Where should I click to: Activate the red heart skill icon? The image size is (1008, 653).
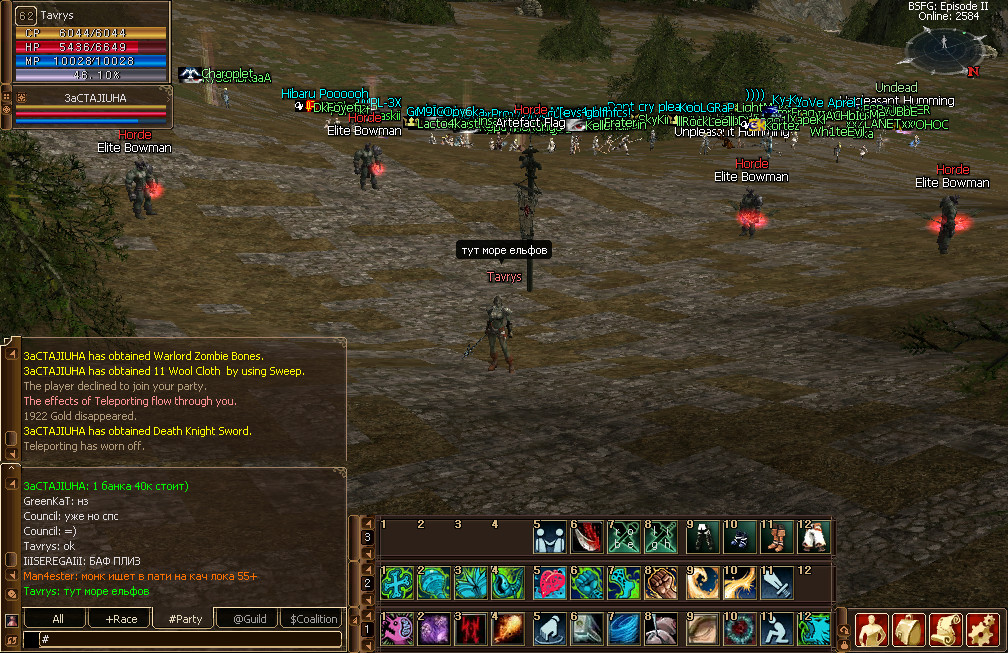pyautogui.click(x=548, y=583)
